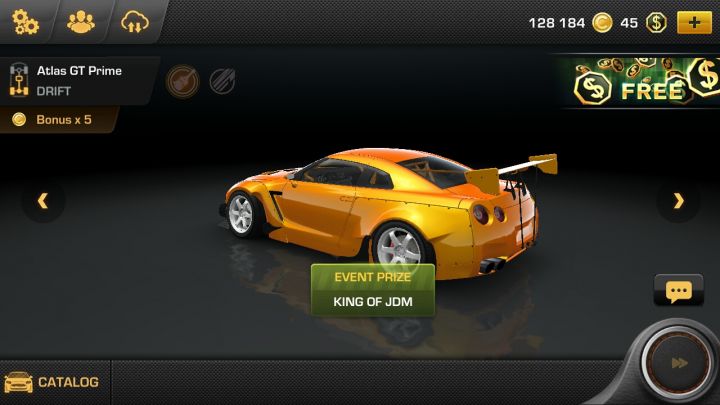The height and width of the screenshot is (405, 720).
Task: Choose the grey striped tuning icon
Action: click(x=222, y=81)
